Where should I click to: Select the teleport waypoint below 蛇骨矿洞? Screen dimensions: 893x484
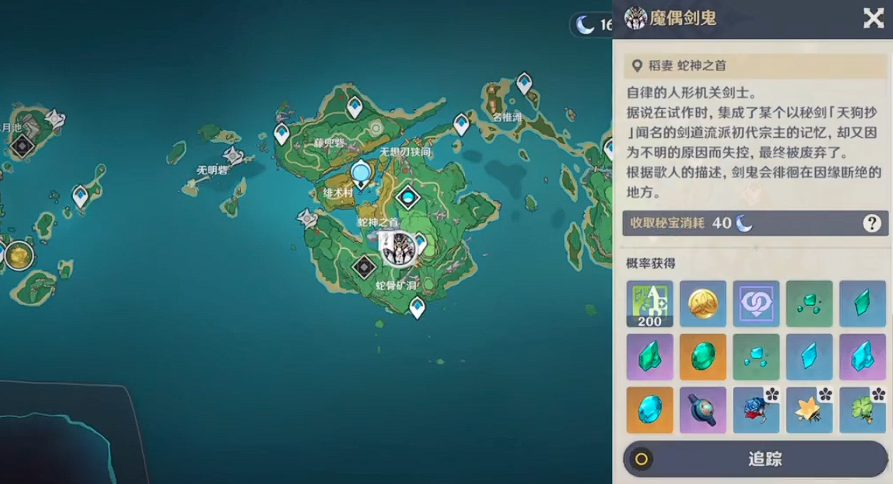click(417, 307)
